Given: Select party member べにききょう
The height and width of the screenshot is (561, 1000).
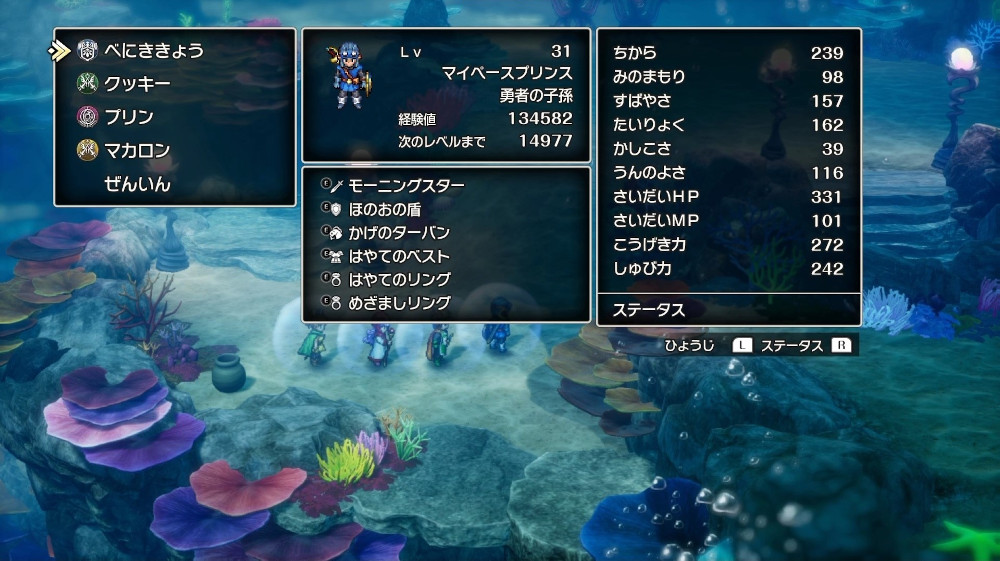Looking at the screenshot, I should tap(152, 50).
